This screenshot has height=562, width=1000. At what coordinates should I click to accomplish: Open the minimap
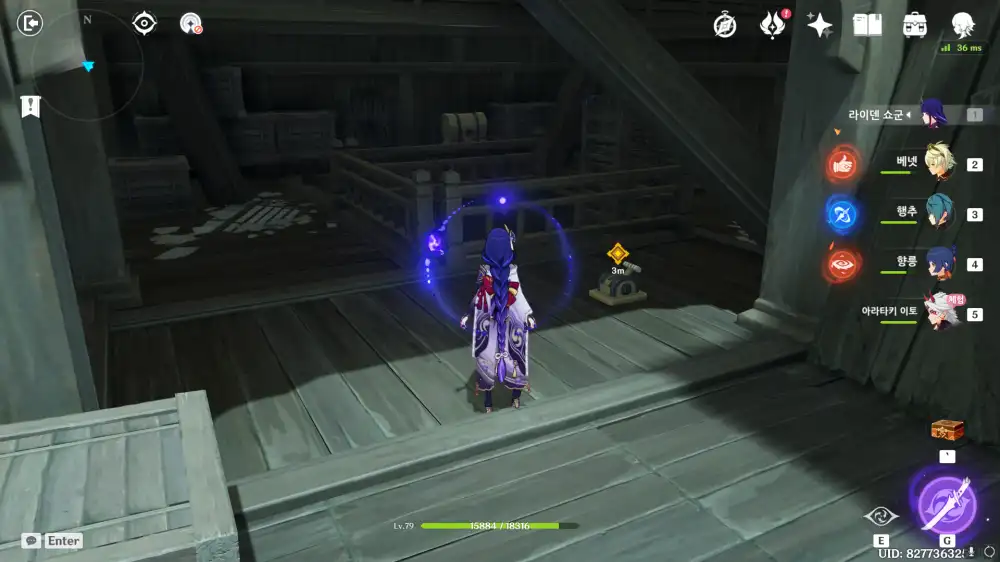[86, 65]
